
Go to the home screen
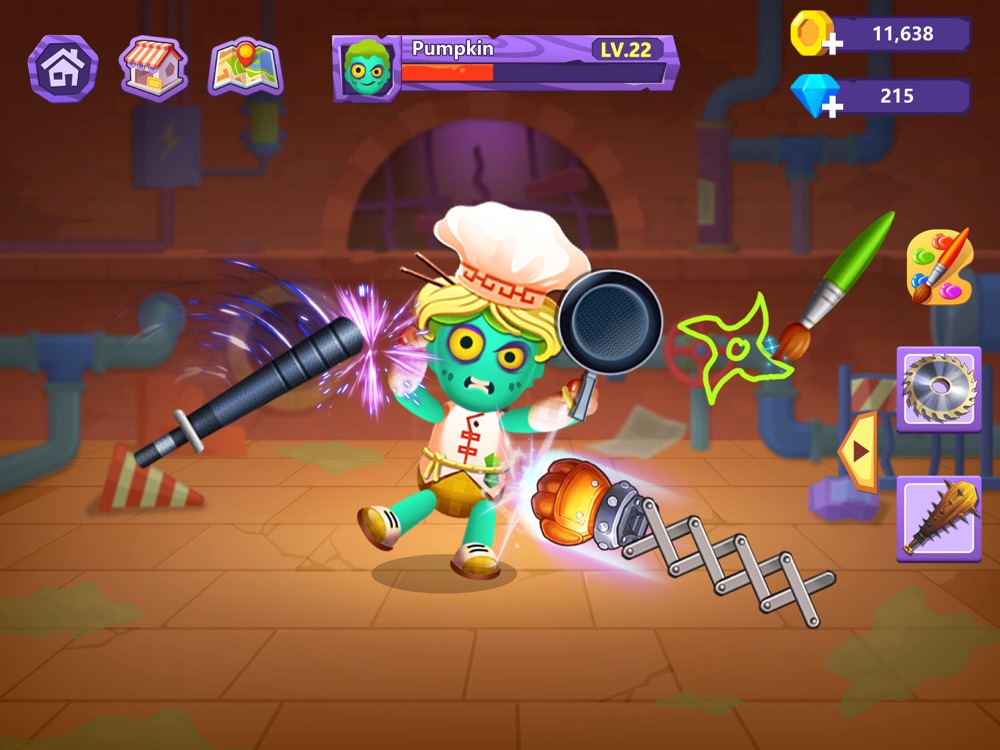(x=63, y=68)
